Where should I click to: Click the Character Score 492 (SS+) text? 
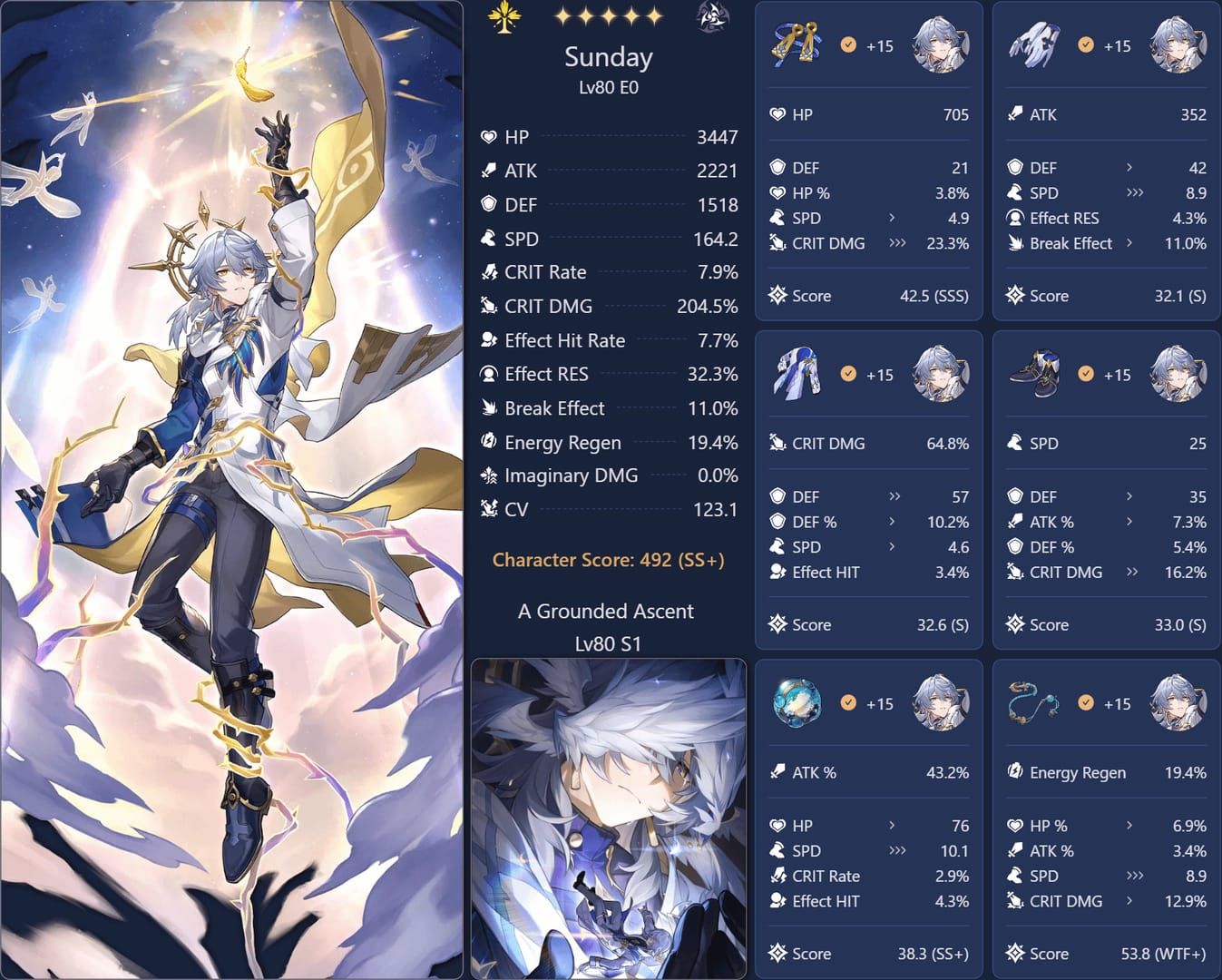[x=607, y=560]
